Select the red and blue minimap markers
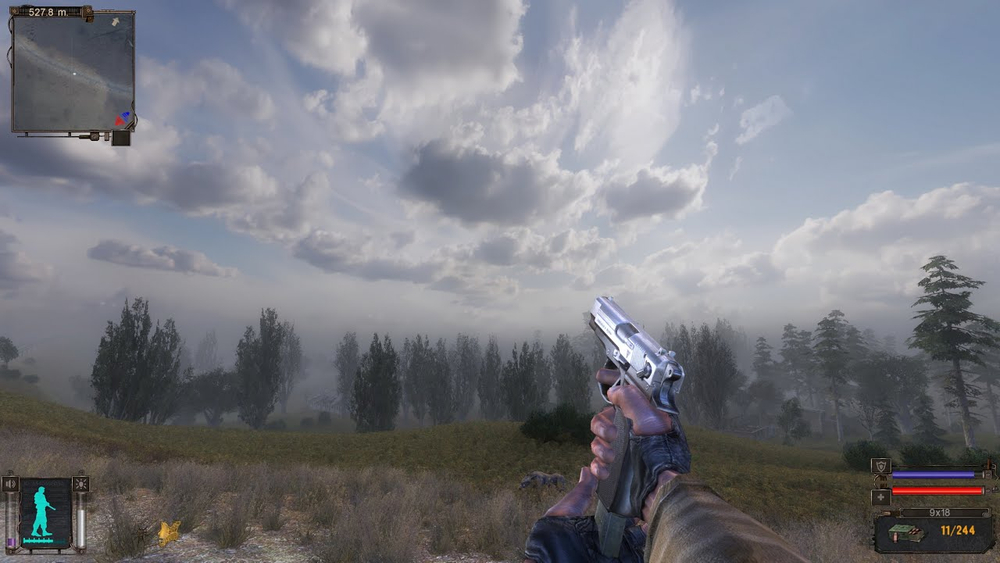The image size is (1000, 563). click(x=122, y=118)
